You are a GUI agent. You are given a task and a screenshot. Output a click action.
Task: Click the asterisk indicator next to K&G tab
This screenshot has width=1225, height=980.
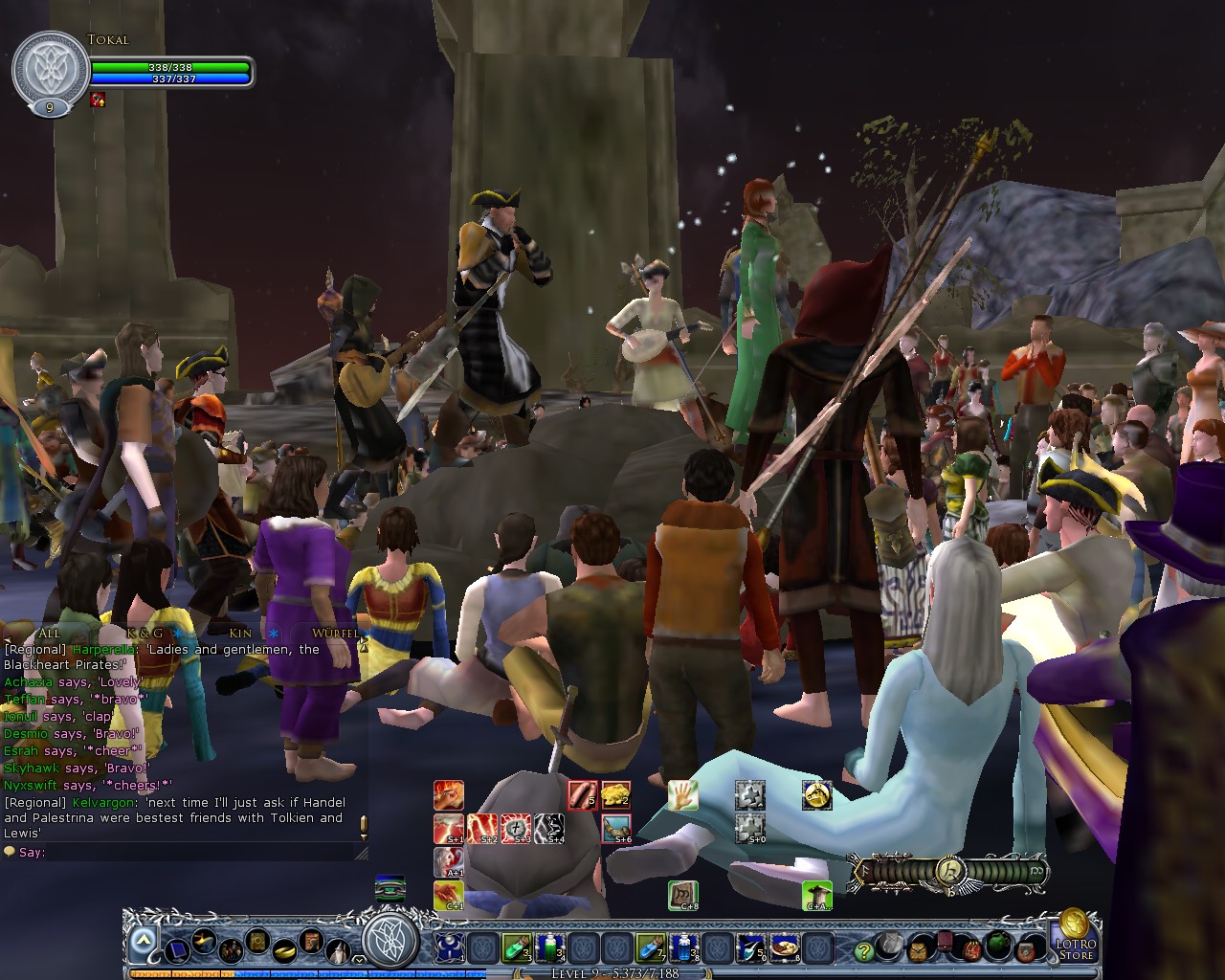176,632
